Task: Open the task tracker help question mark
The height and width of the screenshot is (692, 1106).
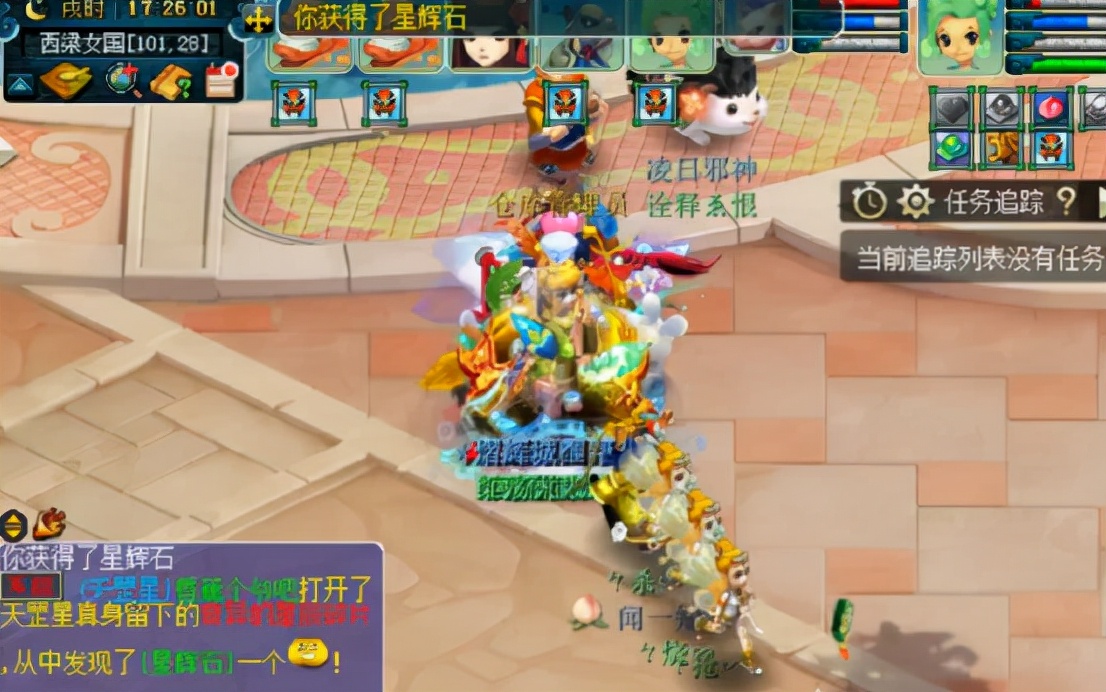Action: pyautogui.click(x=1067, y=202)
